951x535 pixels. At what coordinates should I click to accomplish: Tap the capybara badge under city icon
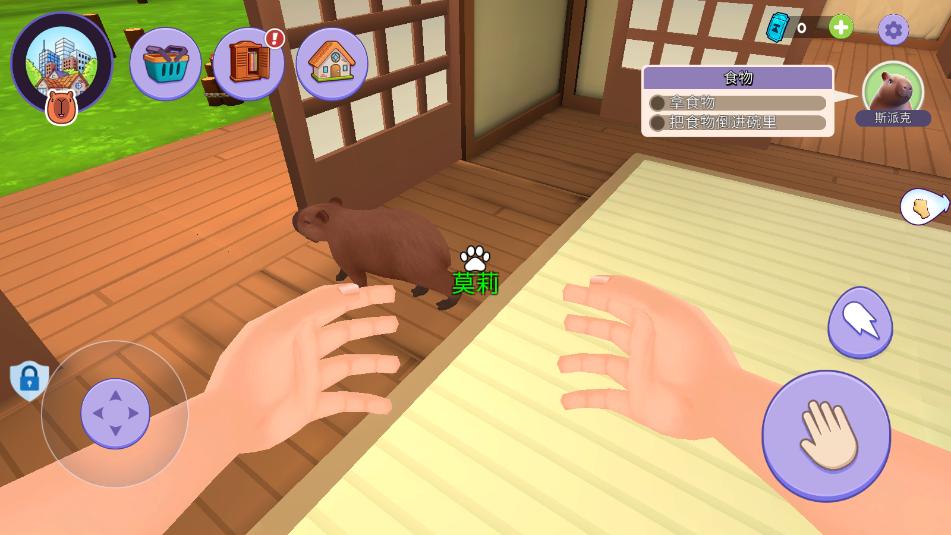click(62, 107)
